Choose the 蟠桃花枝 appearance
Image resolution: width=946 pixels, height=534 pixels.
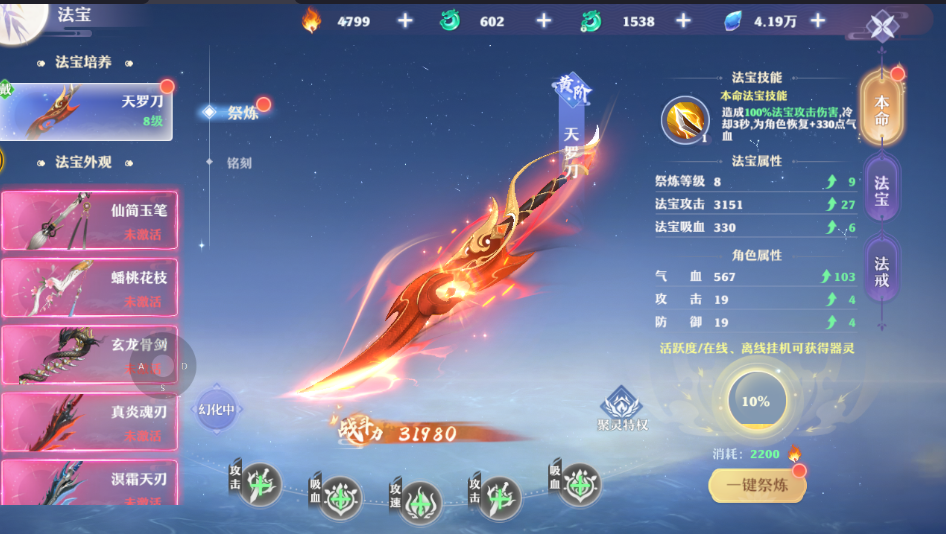[89, 288]
